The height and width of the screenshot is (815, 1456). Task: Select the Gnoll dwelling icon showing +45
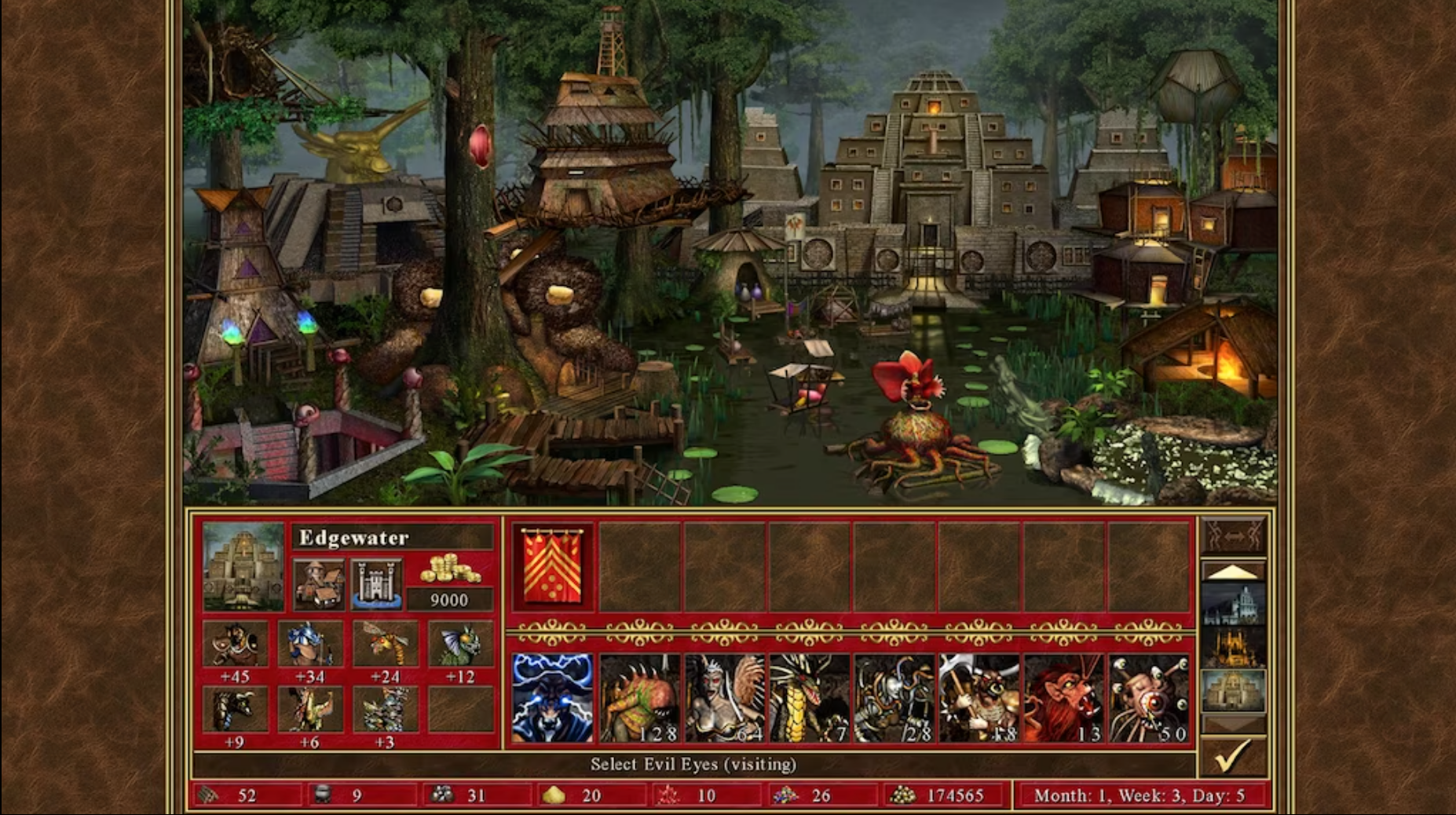238,644
